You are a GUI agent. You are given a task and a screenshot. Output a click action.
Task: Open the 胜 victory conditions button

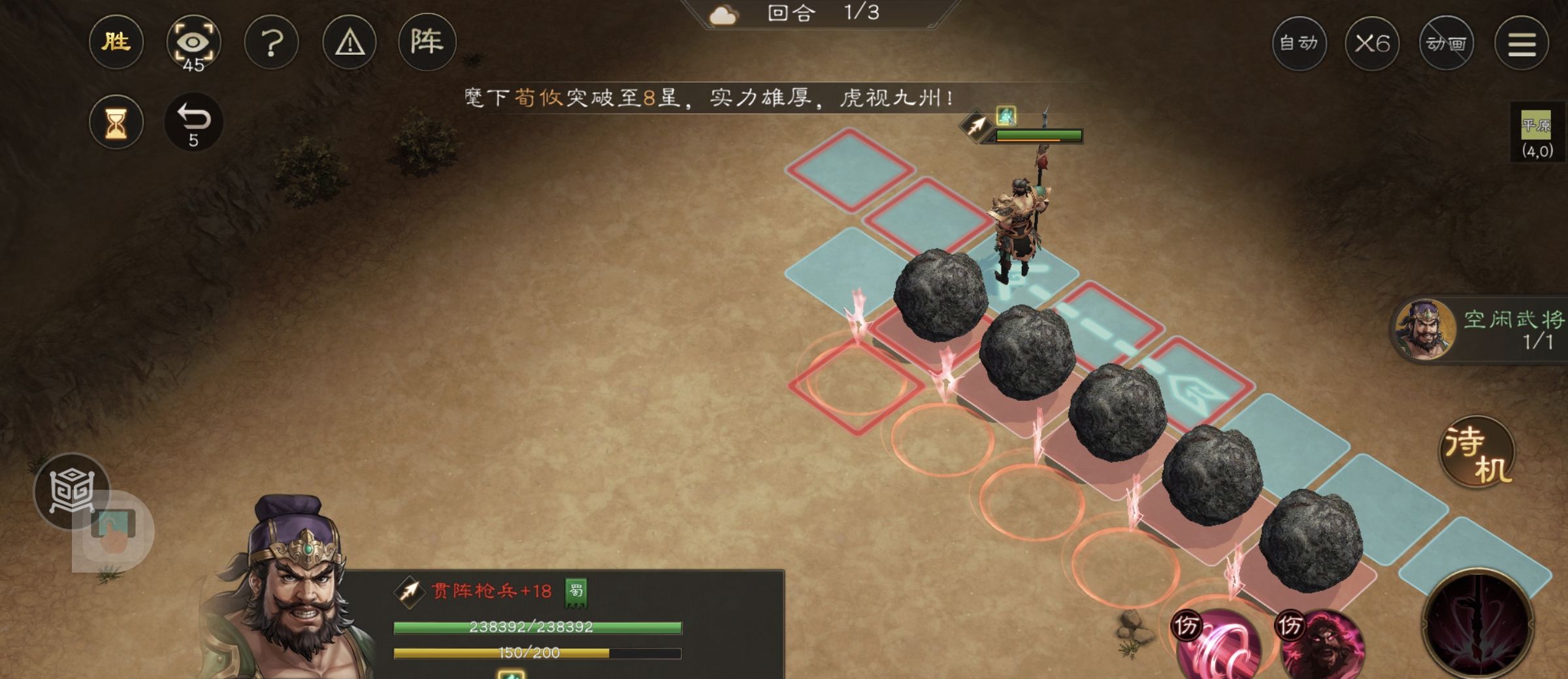click(116, 43)
